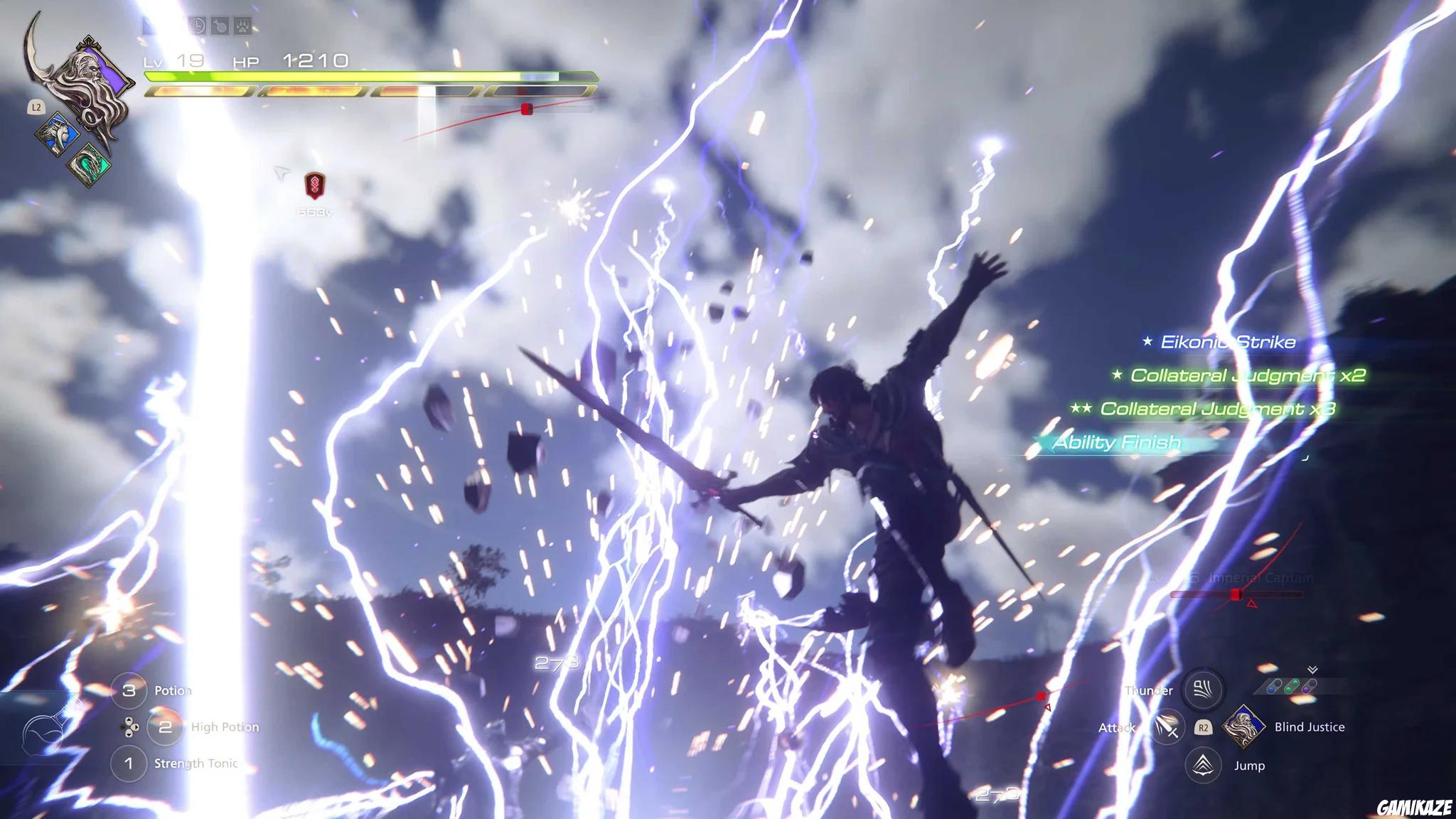Select the Thunder ability icon
The height and width of the screenshot is (819, 1456).
click(x=1202, y=689)
